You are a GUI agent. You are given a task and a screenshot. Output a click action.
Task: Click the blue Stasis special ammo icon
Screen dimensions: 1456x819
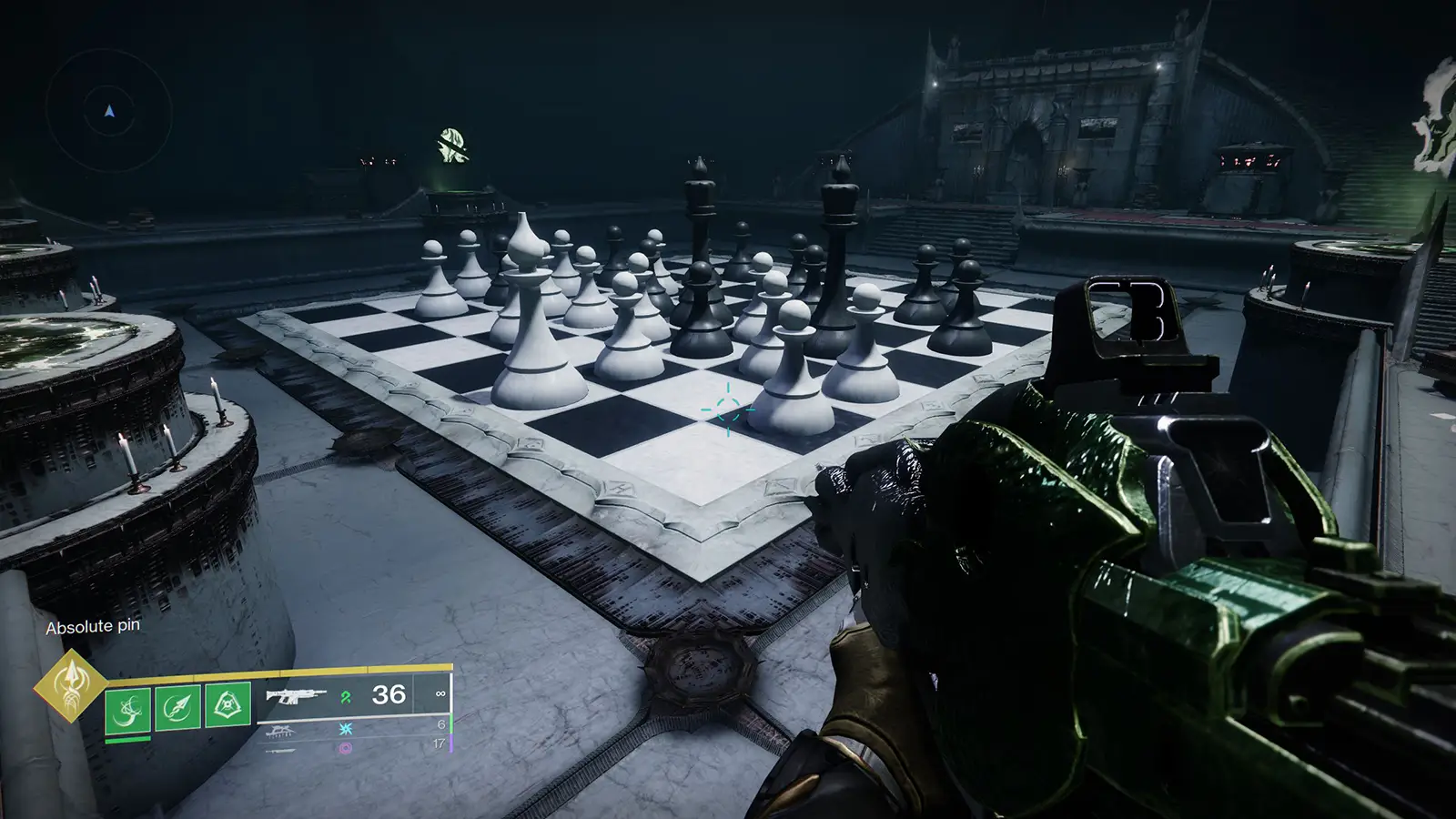(345, 730)
